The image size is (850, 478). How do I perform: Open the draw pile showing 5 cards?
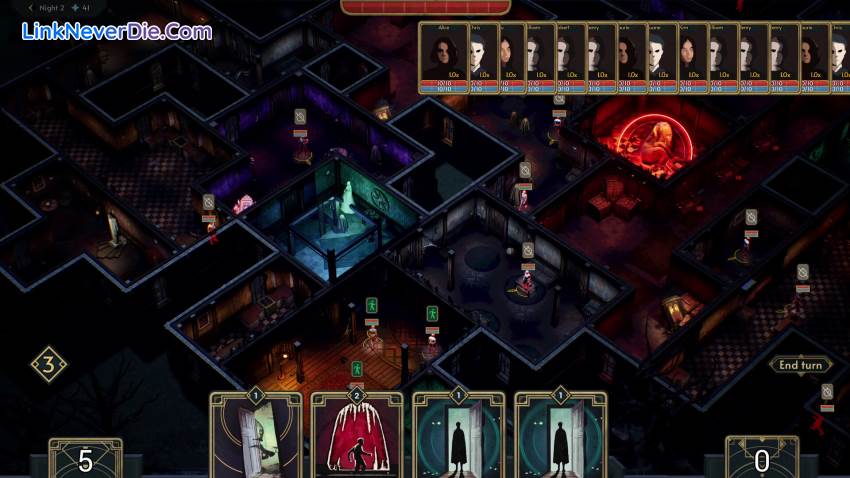86,460
